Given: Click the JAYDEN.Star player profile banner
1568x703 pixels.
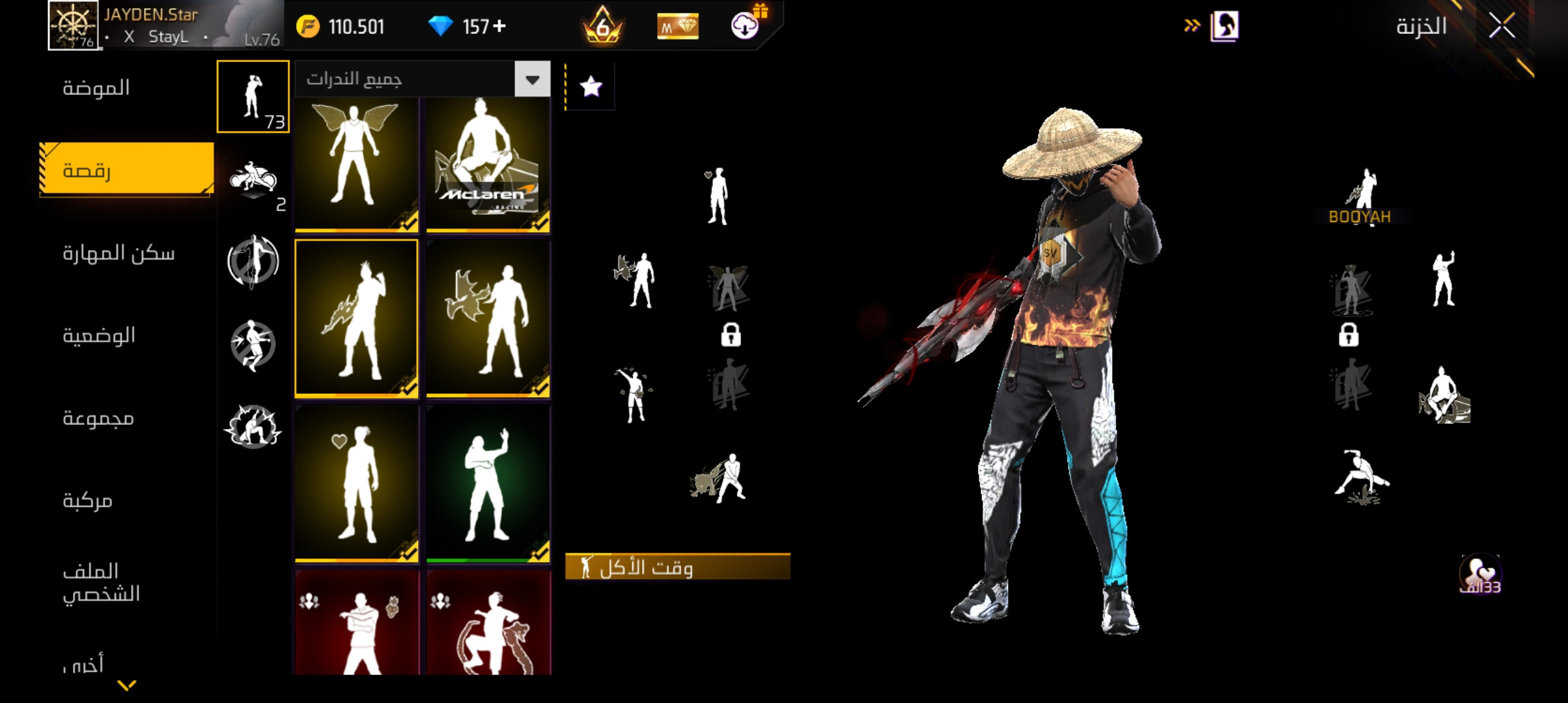Looking at the screenshot, I should tap(165, 25).
